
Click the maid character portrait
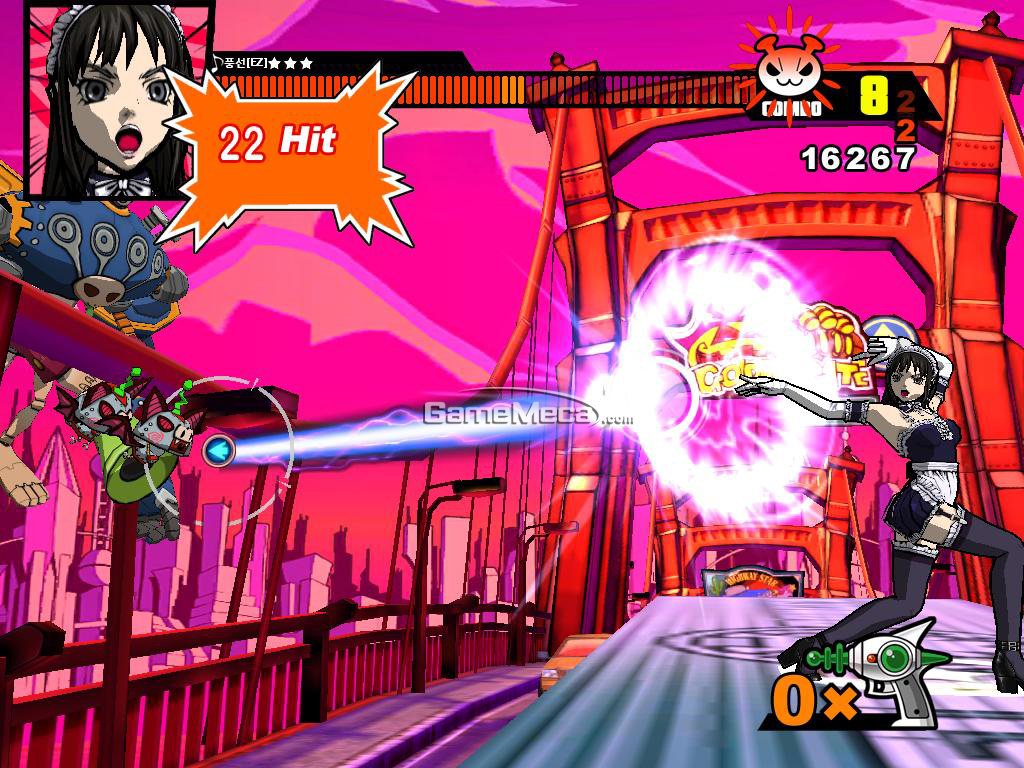click(x=105, y=98)
